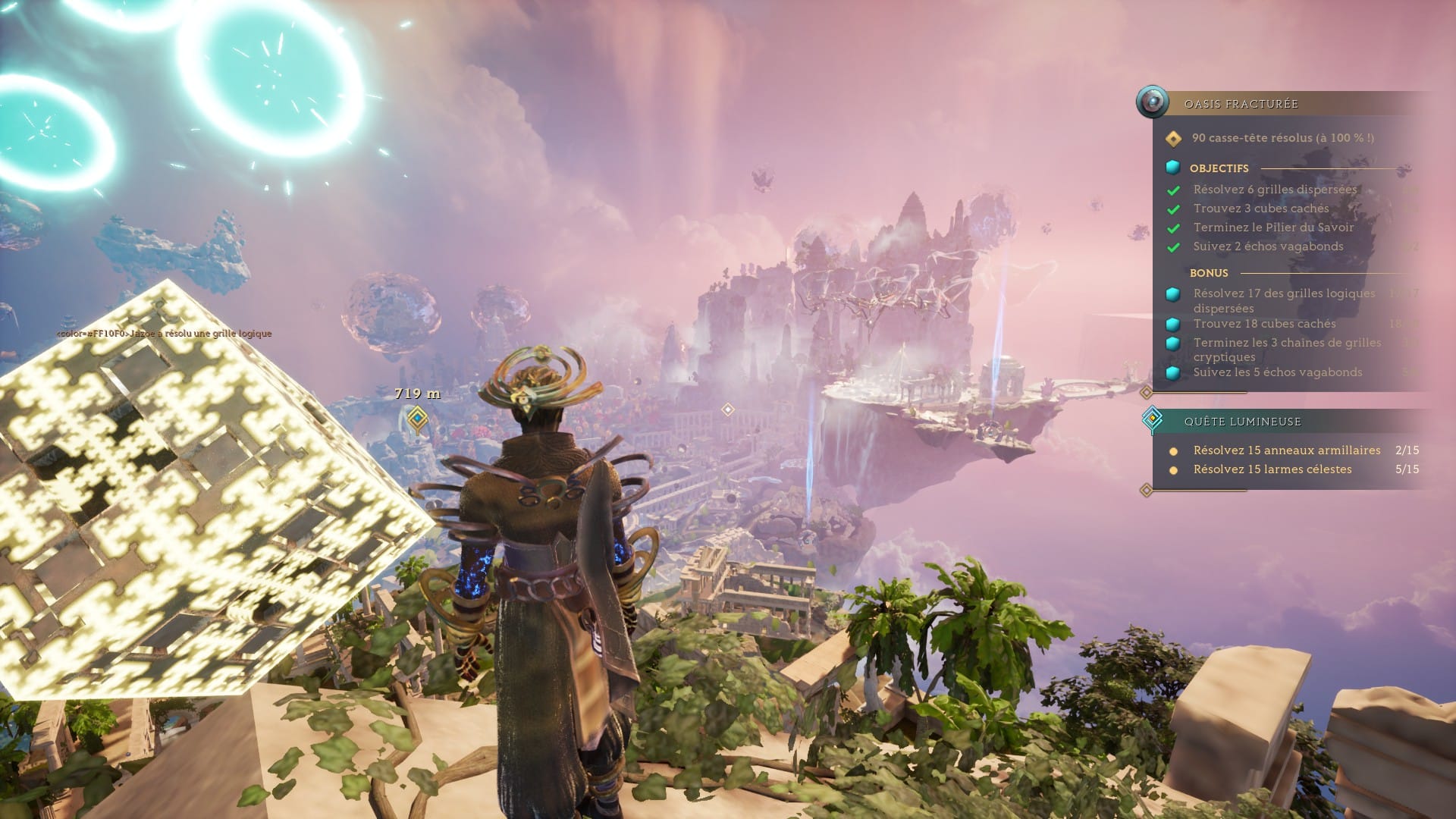The height and width of the screenshot is (819, 1456).
Task: Click the 3 chaînes de grilles cryptiques bonus
Action: point(1287,350)
